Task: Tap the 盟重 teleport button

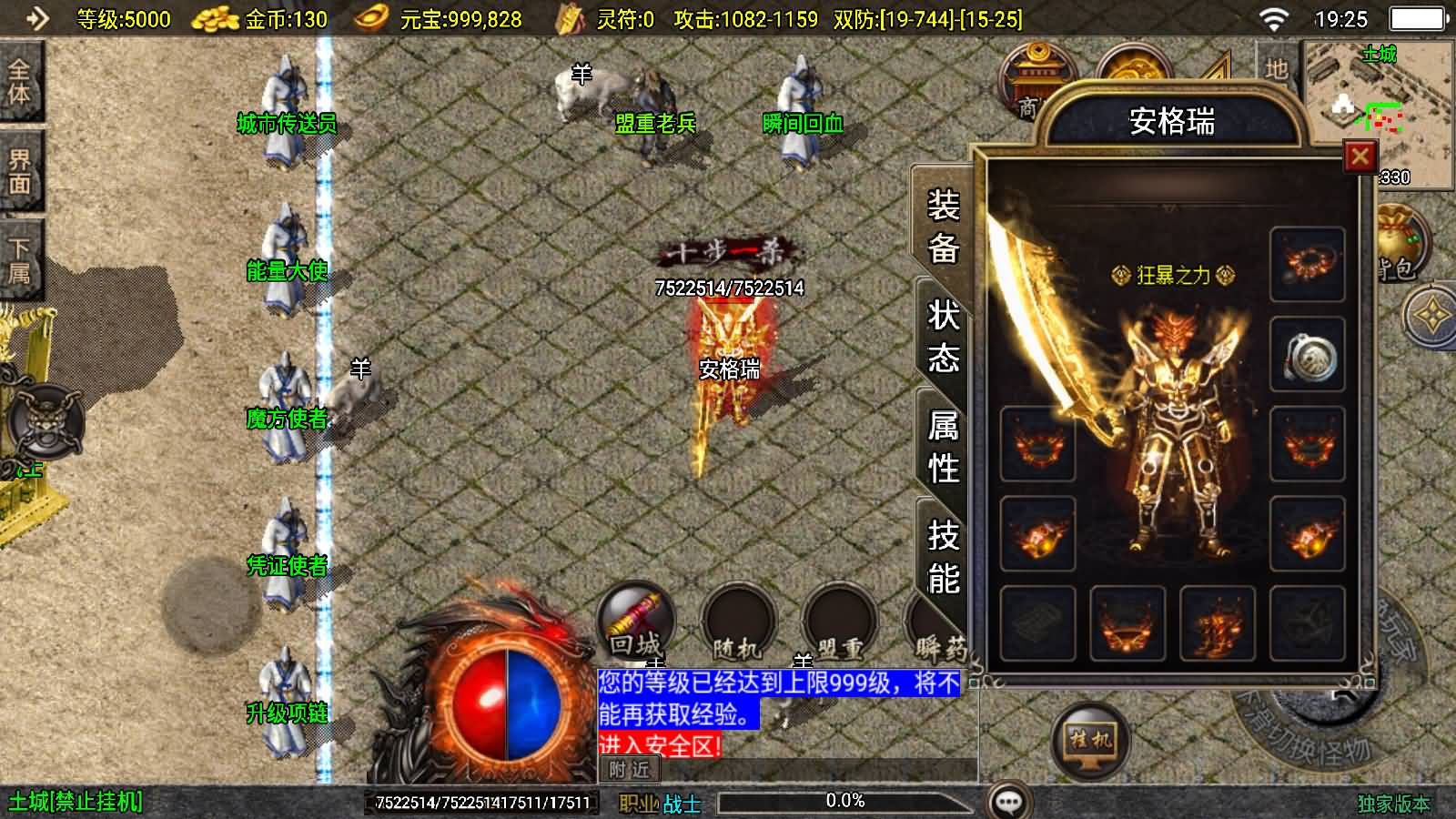Action: point(838,624)
